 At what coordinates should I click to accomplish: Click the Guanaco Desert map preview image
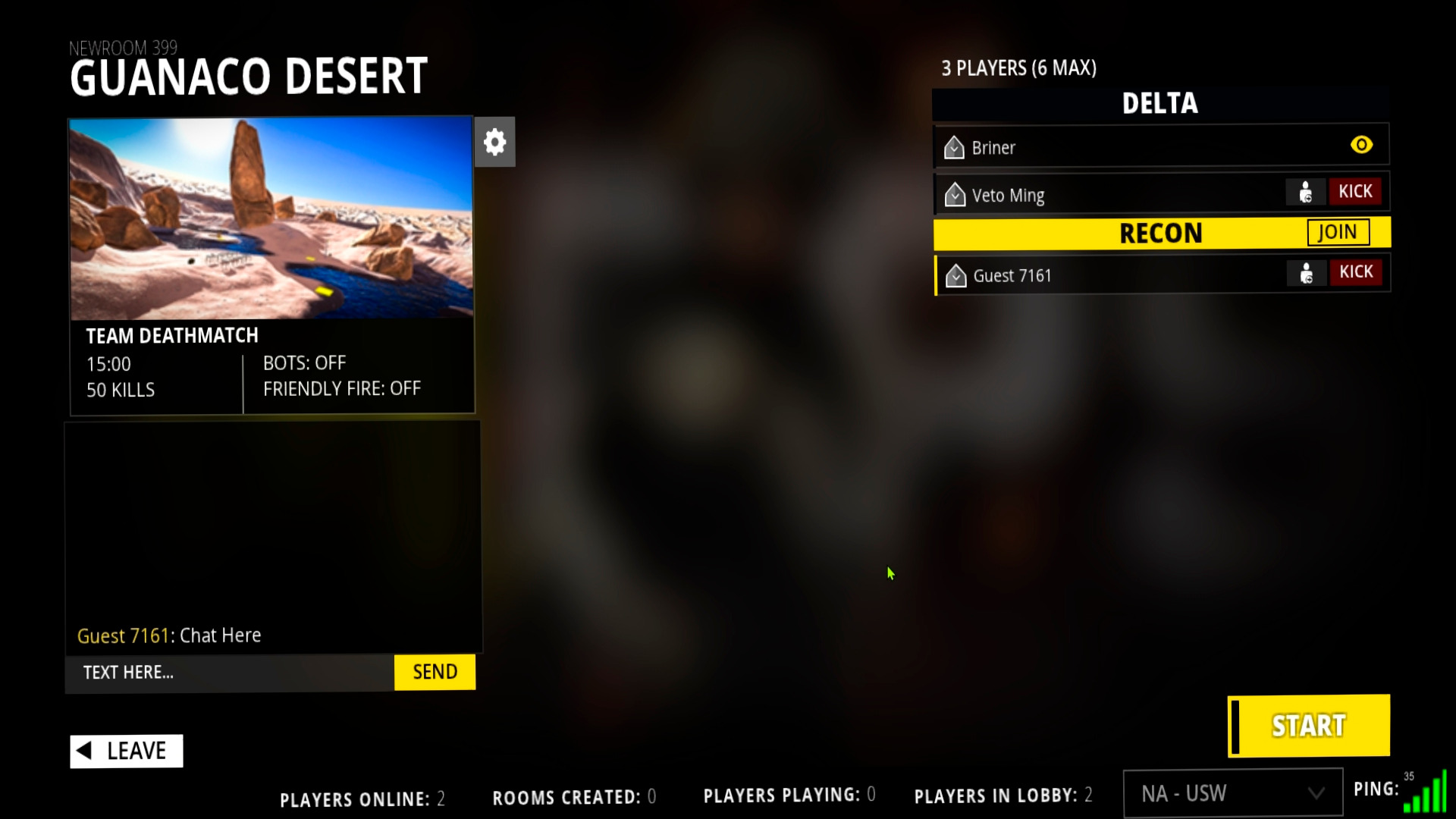pyautogui.click(x=271, y=219)
